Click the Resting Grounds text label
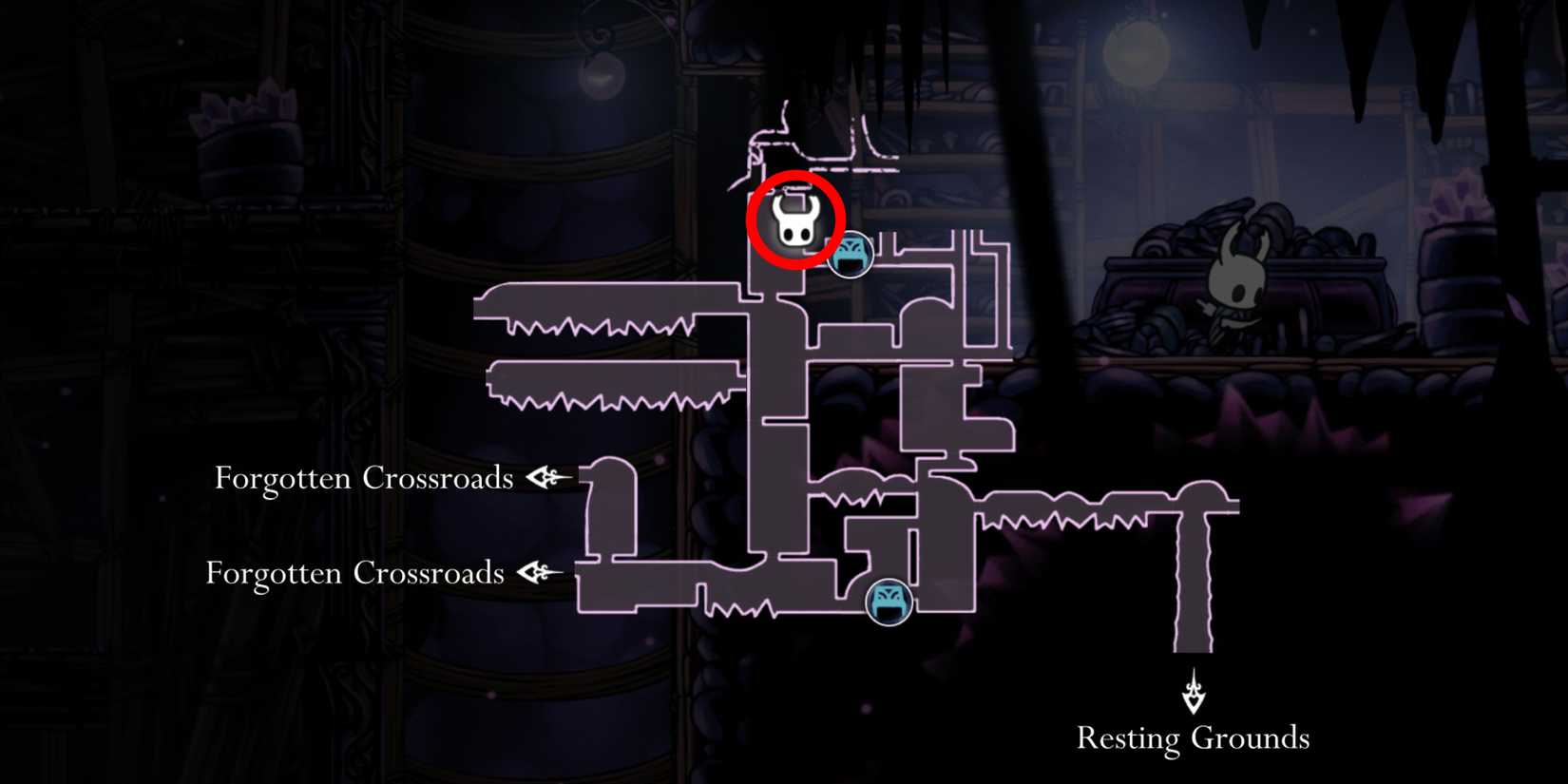The height and width of the screenshot is (784, 1568). coord(1192,737)
